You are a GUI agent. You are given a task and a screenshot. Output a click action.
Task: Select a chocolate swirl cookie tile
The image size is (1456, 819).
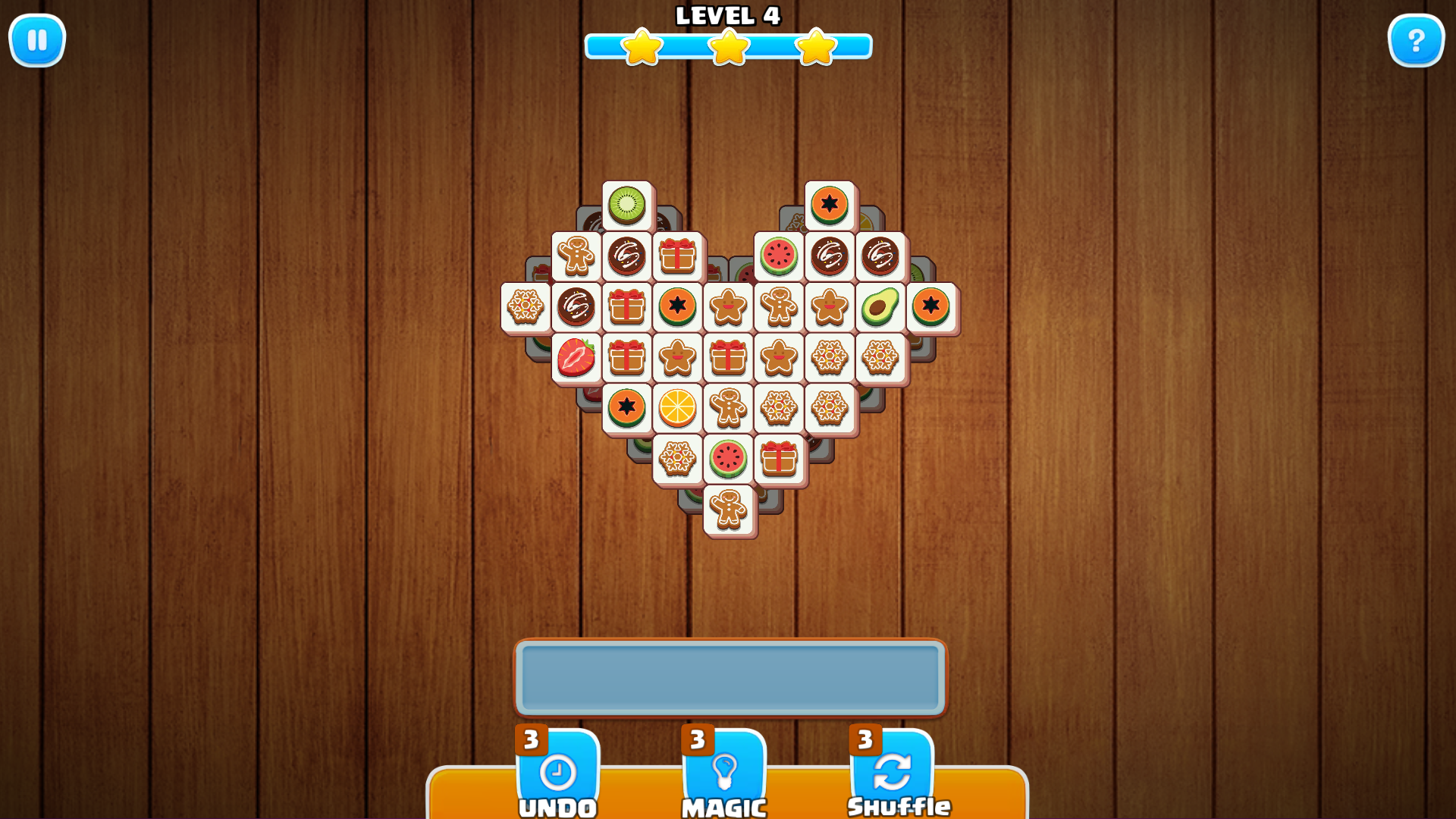coord(626,256)
